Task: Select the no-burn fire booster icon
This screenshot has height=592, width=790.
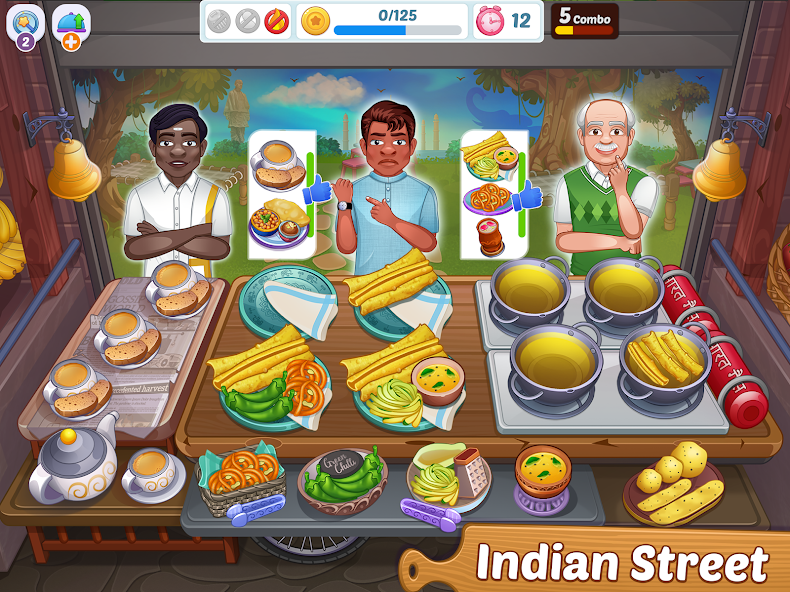Action: [x=276, y=21]
